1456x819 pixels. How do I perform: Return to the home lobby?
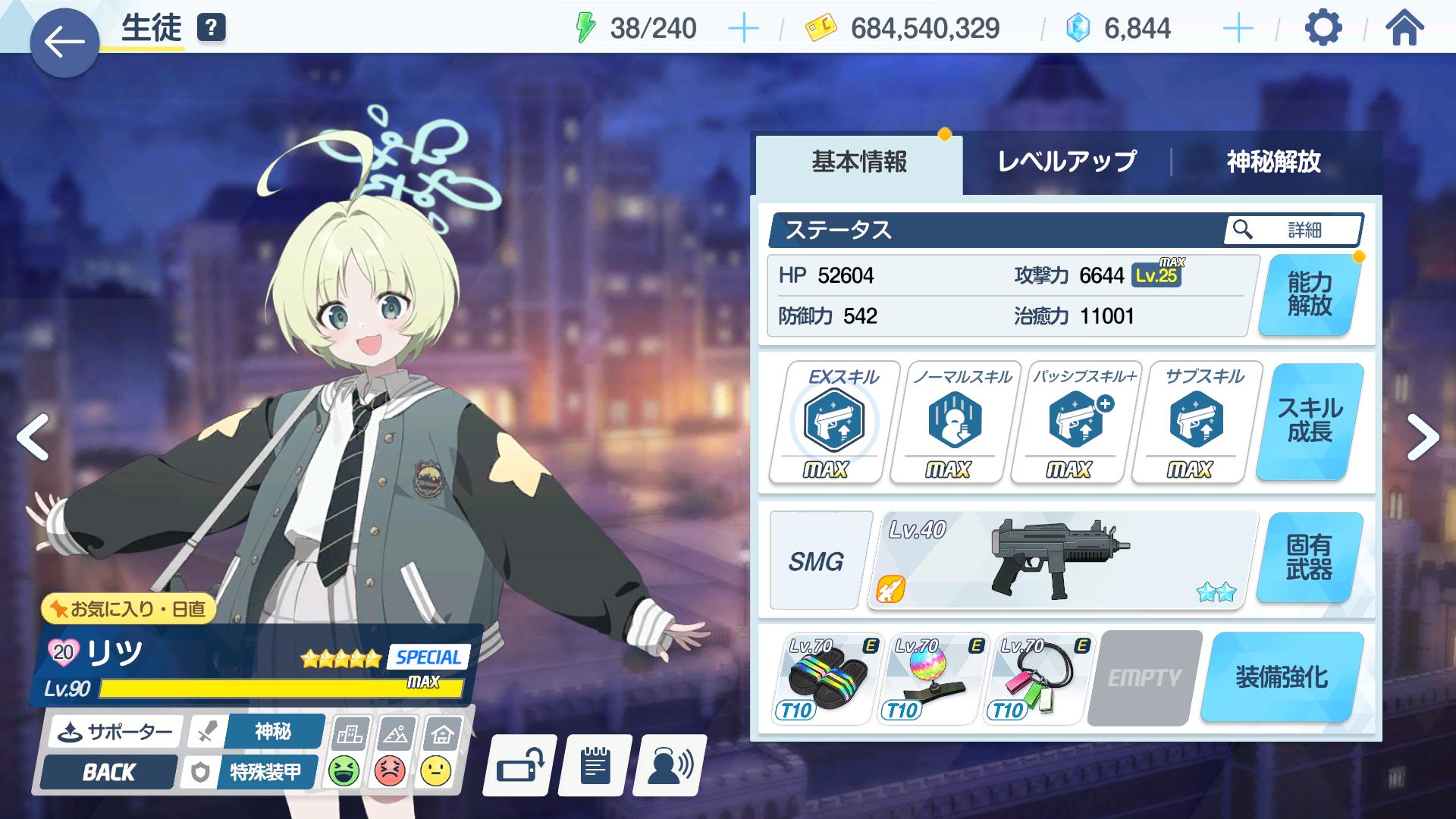pos(1404,29)
